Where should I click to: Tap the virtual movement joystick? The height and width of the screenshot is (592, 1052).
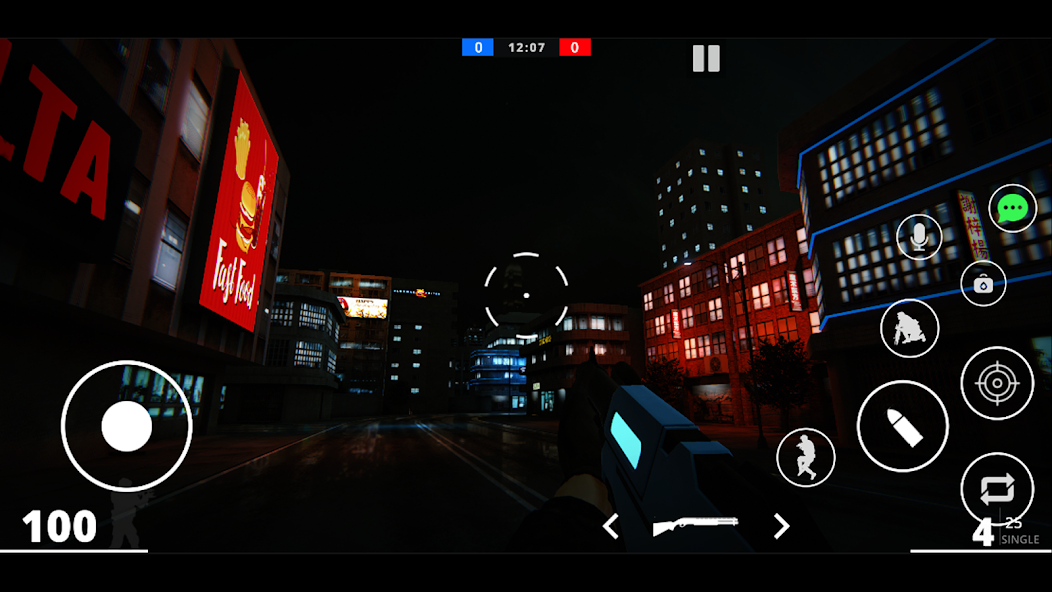[126, 427]
